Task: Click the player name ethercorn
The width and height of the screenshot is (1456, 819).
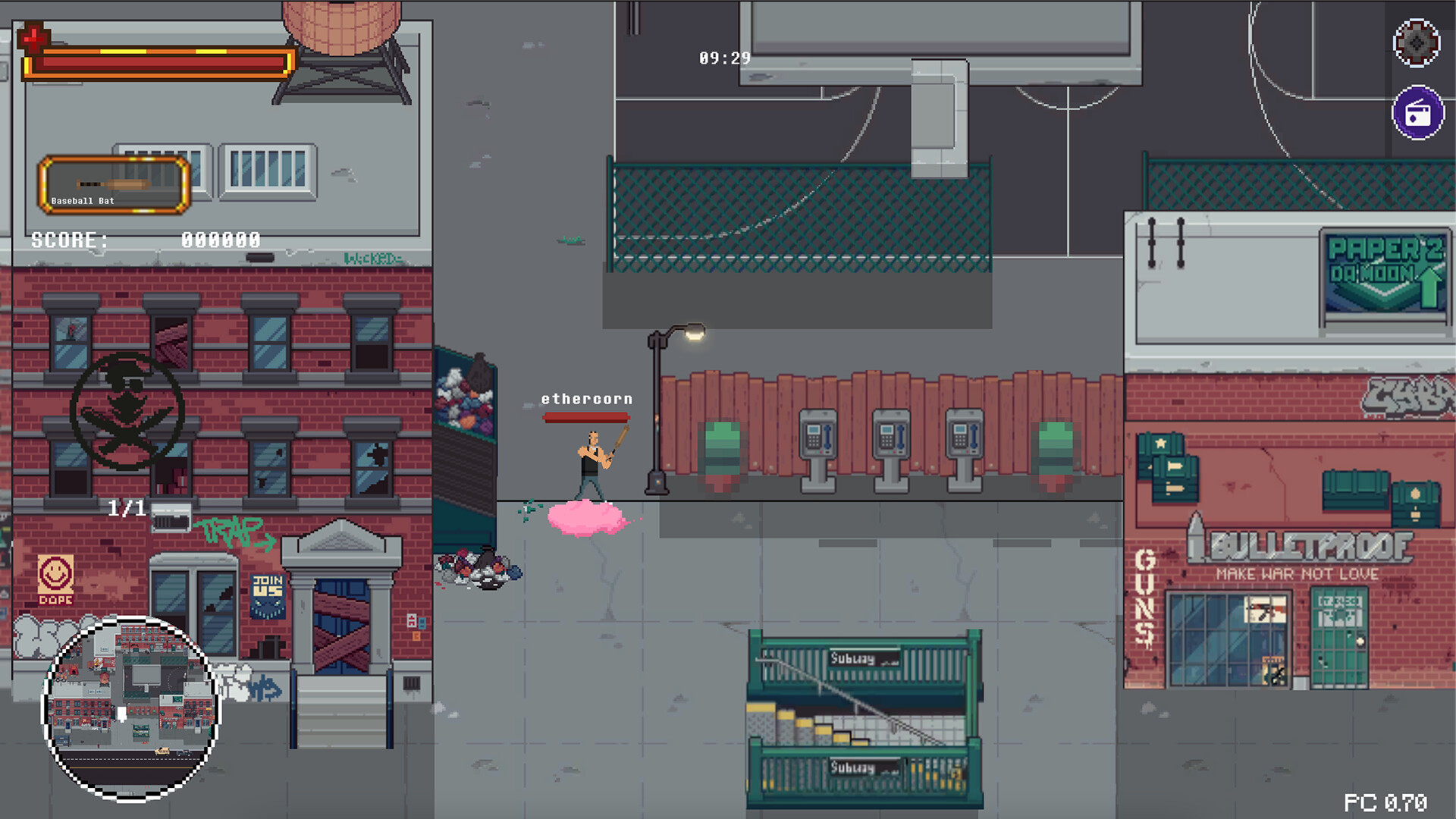Action: pos(588,398)
